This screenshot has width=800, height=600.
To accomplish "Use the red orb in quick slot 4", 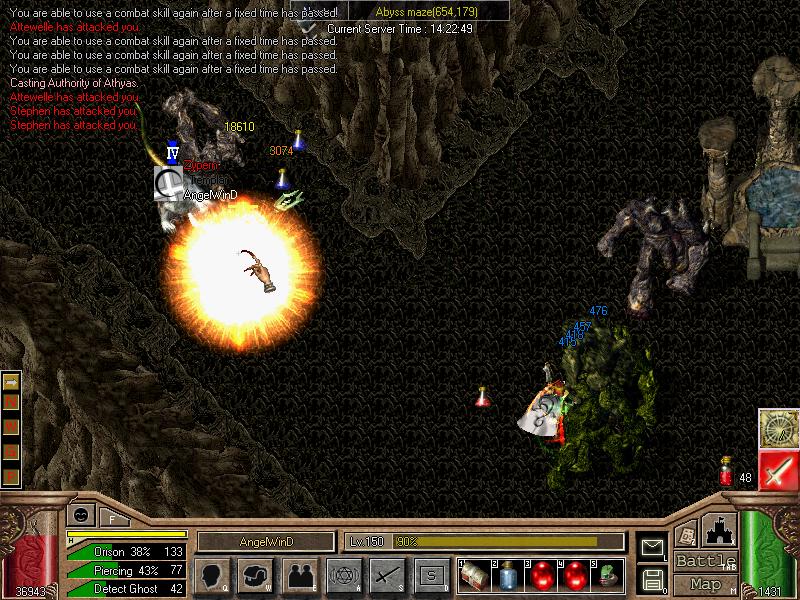I will point(575,575).
